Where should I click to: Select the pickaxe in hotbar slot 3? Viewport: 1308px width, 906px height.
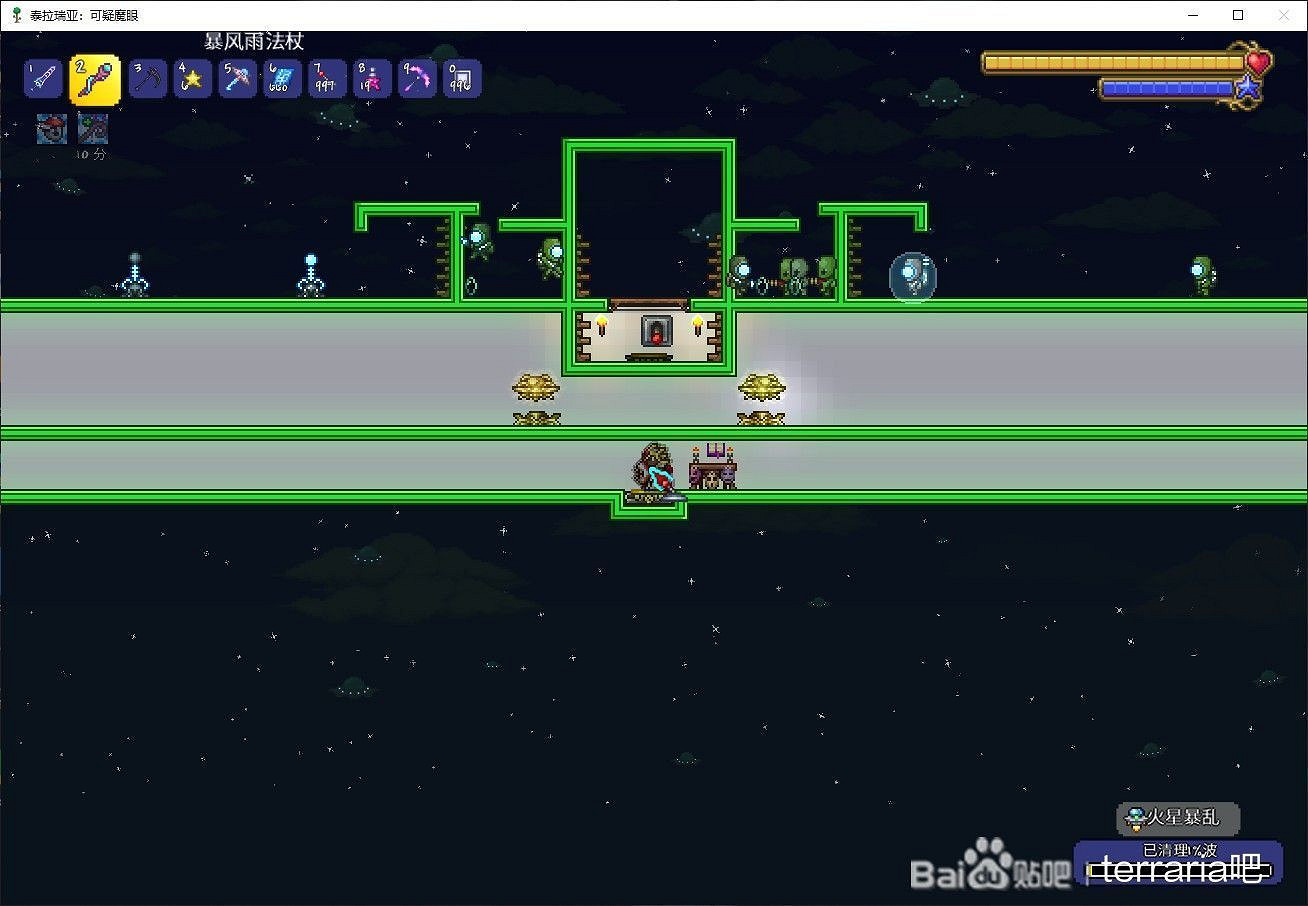(147, 78)
